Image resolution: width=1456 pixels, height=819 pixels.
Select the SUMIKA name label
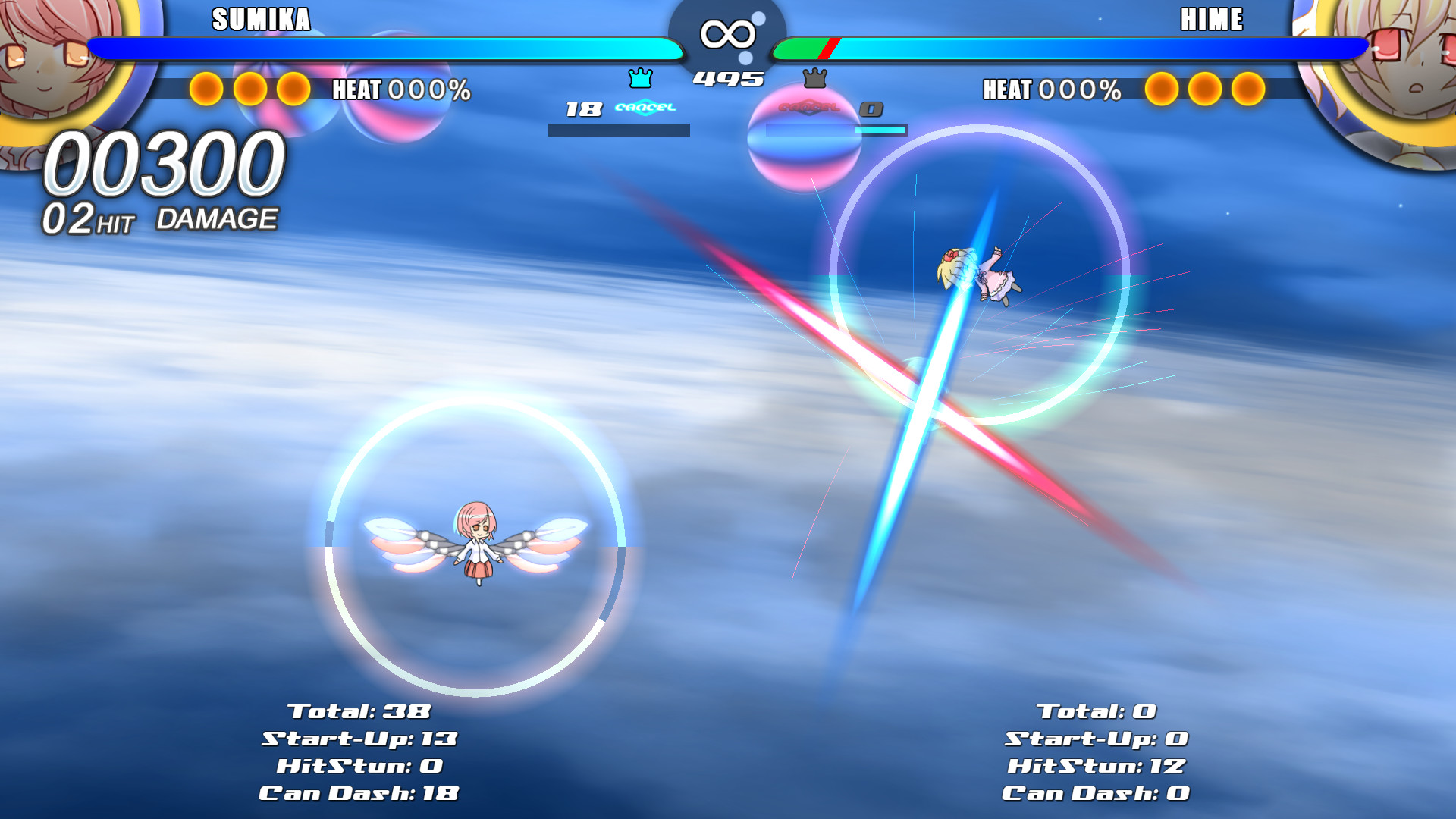[x=261, y=20]
